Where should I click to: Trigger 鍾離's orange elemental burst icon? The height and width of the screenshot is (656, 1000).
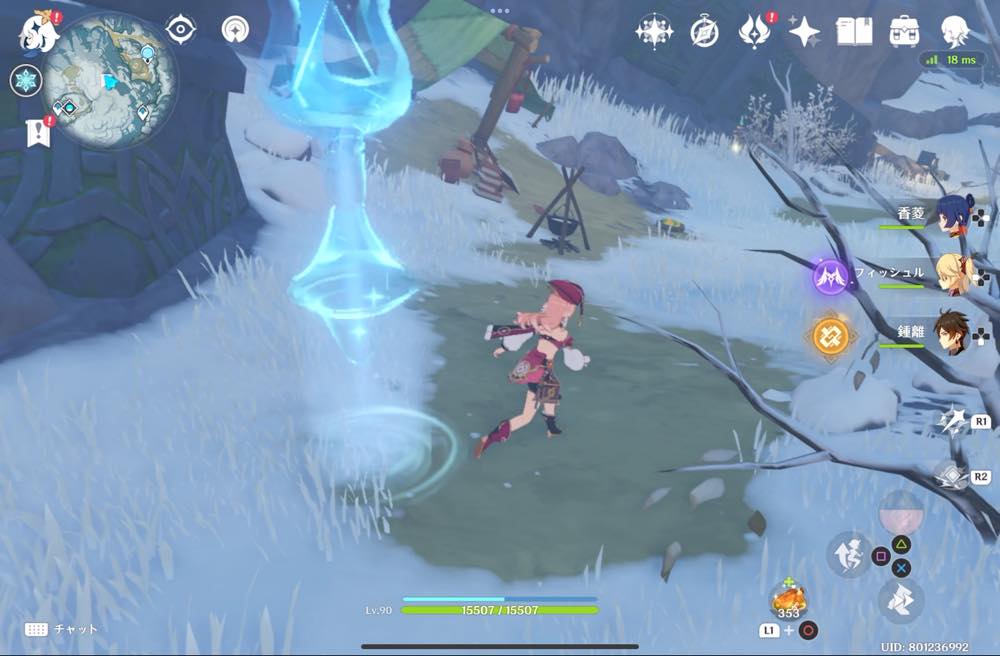830,336
